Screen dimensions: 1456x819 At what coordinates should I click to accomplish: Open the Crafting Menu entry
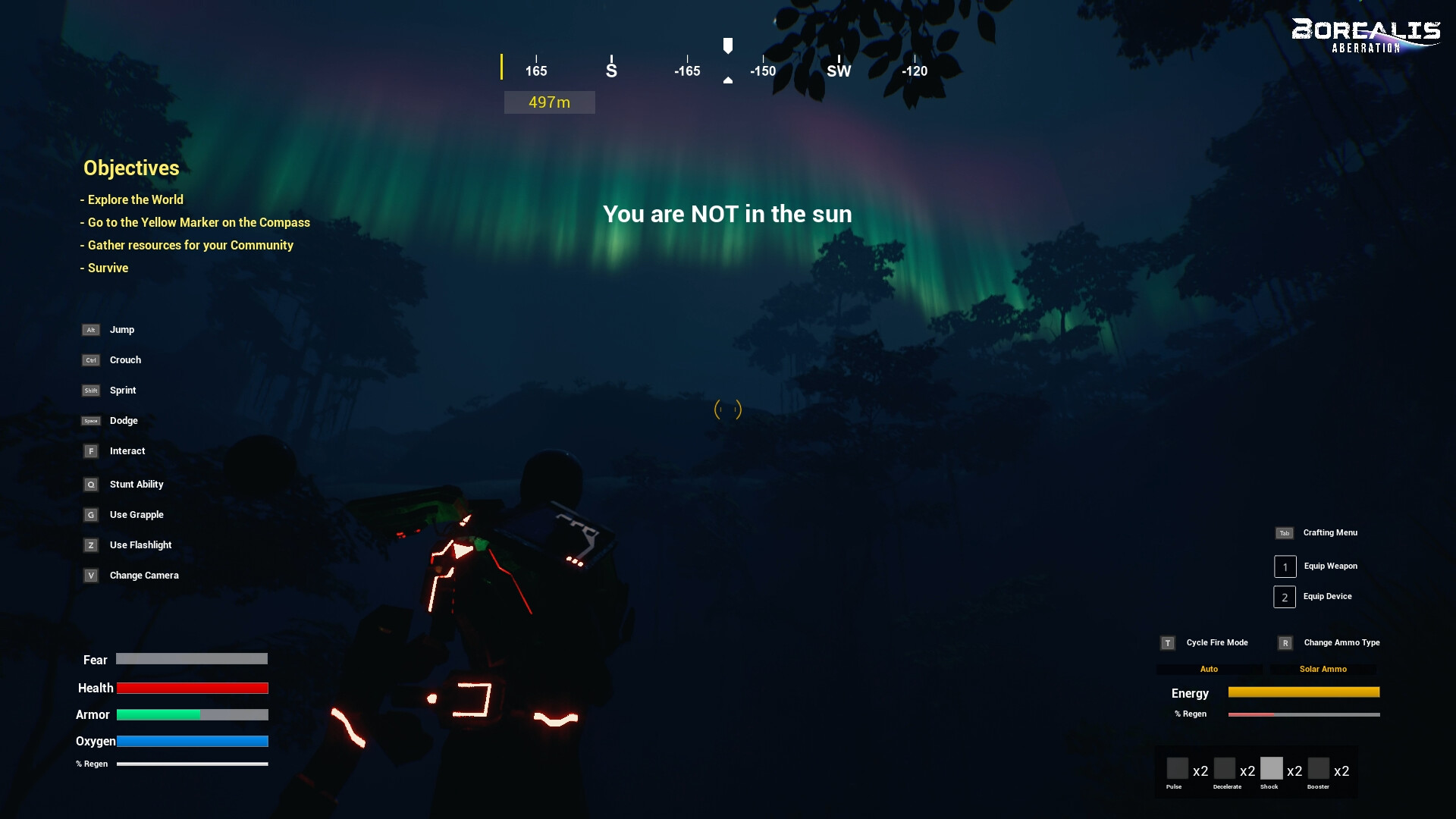pos(1329,532)
